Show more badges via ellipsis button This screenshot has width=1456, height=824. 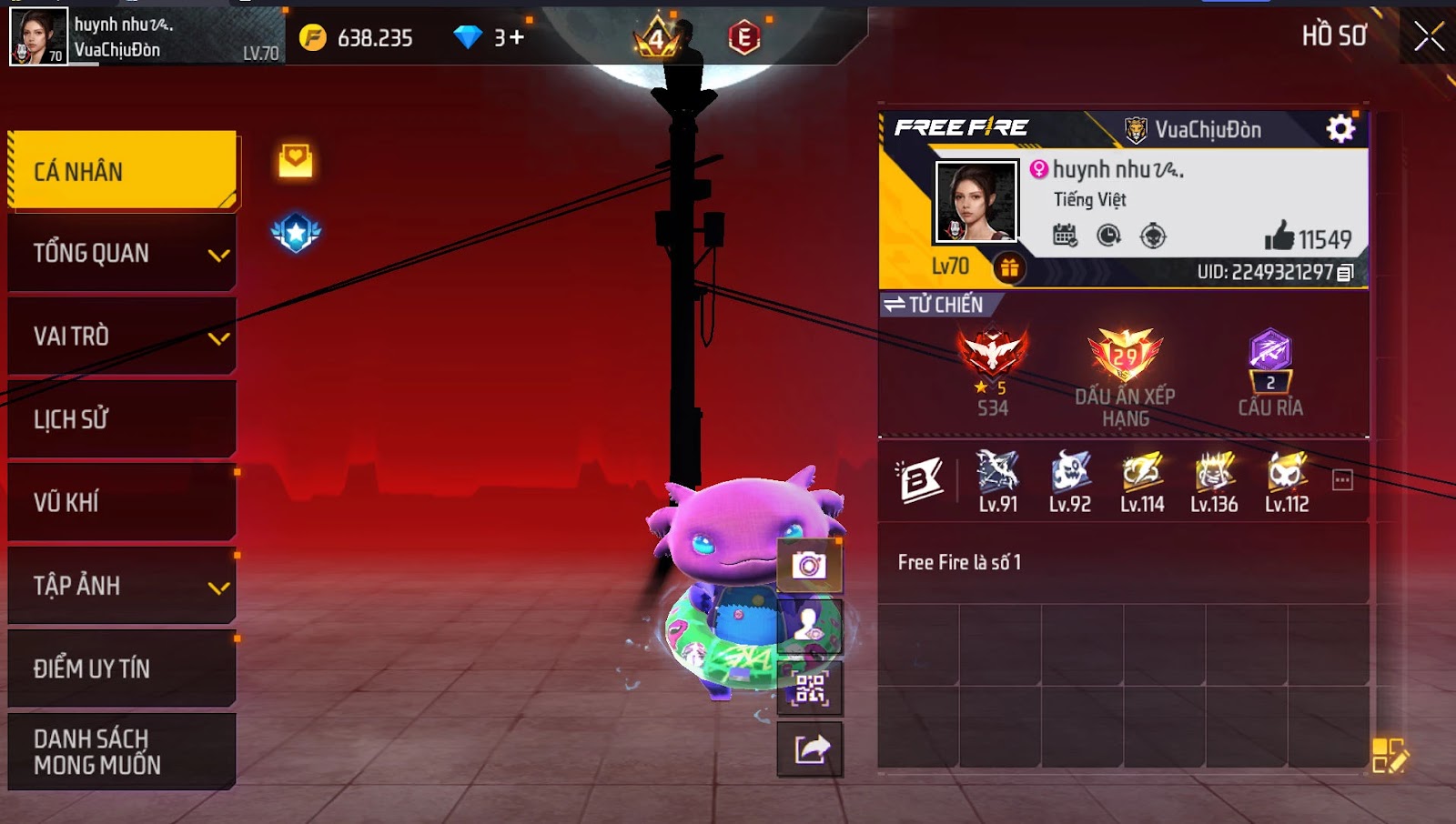(1342, 479)
